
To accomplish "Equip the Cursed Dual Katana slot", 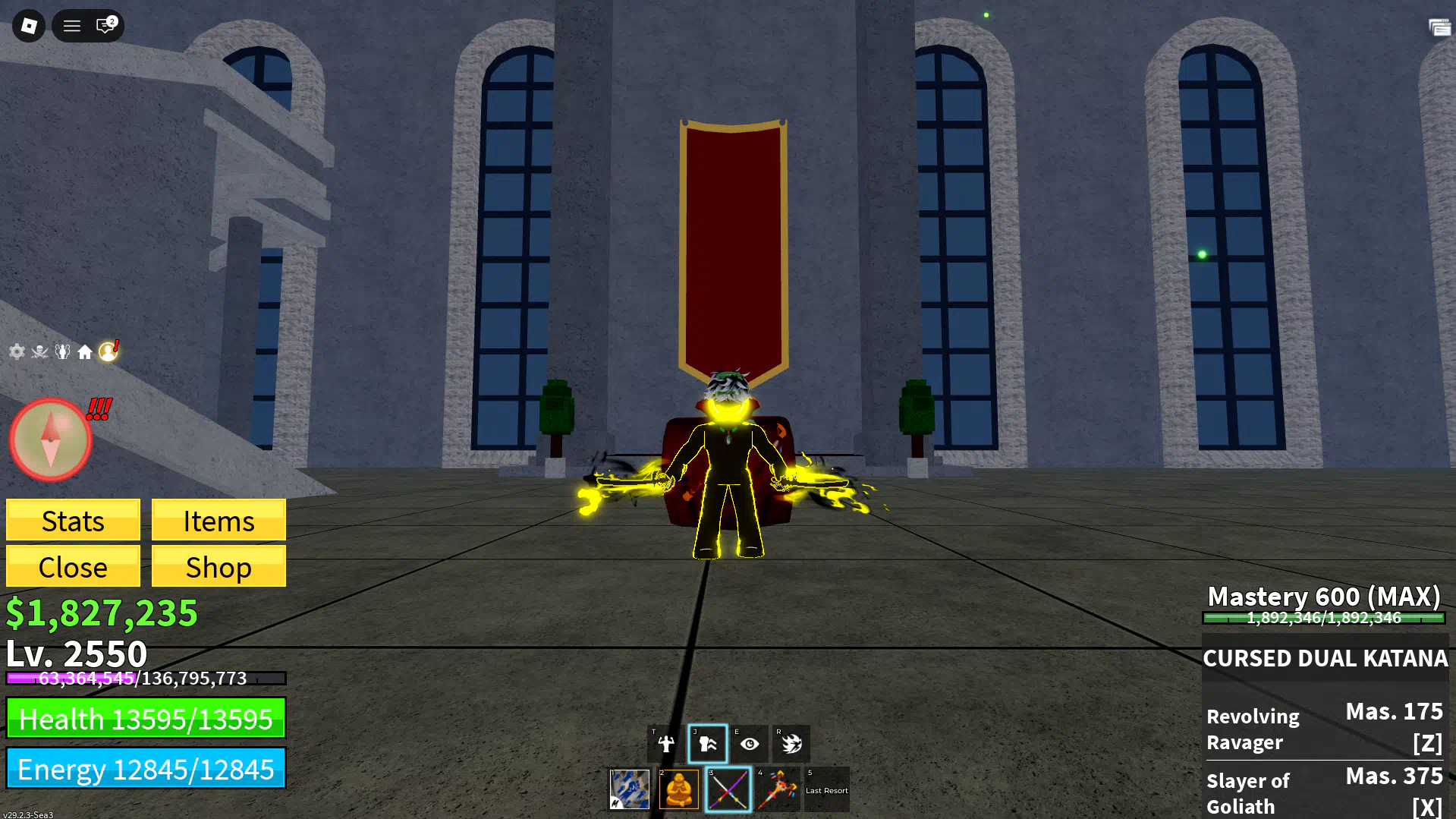I will (728, 789).
